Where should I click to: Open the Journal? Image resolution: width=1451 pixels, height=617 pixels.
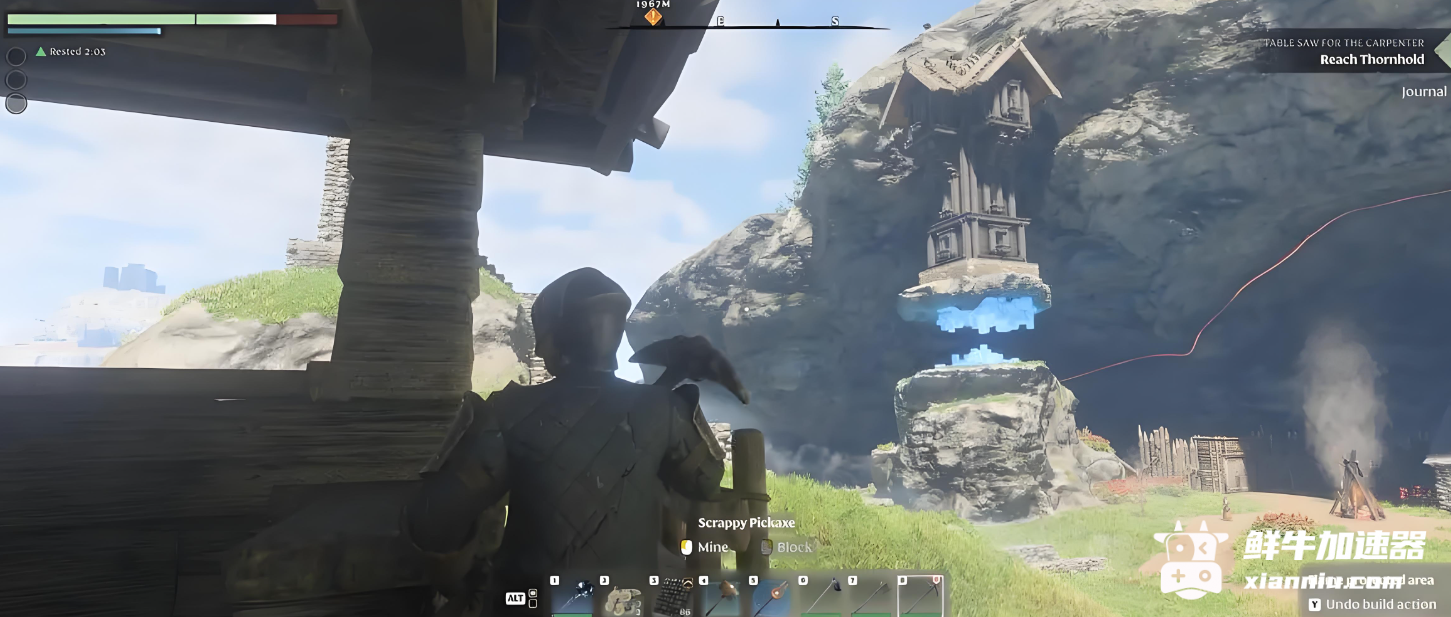(1423, 92)
